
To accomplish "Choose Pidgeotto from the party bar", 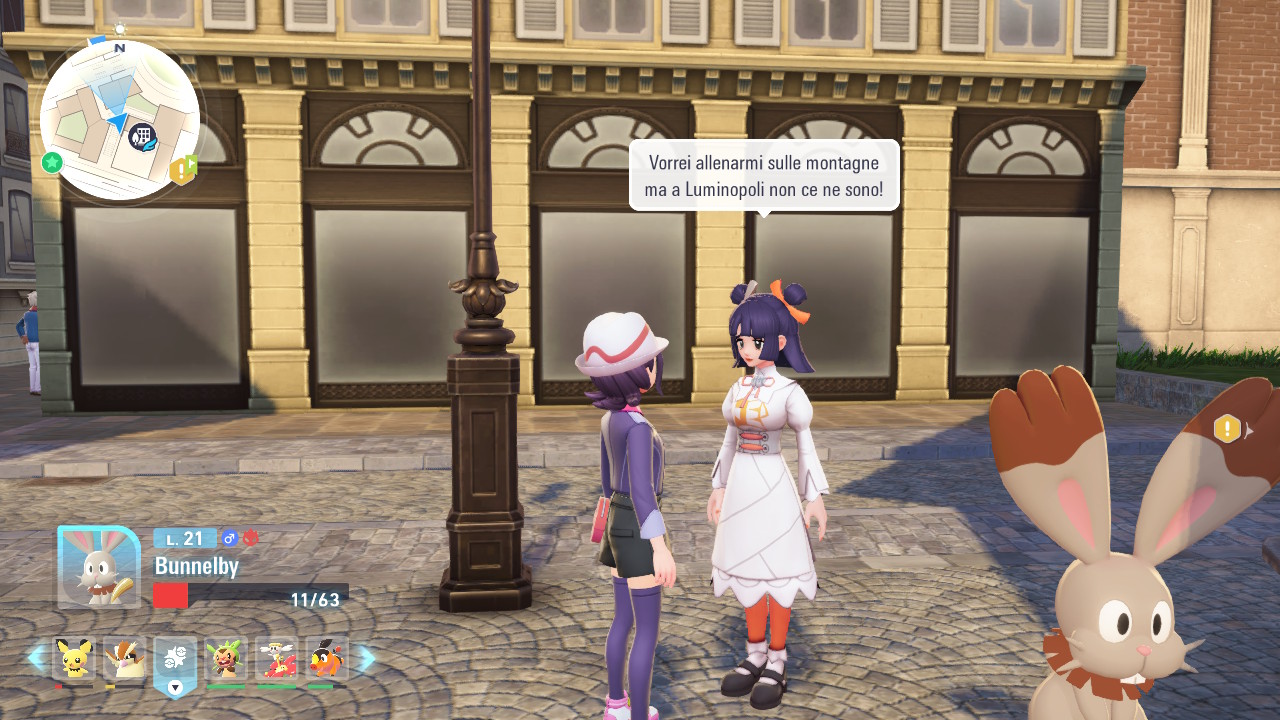I will pyautogui.click(x=124, y=658).
